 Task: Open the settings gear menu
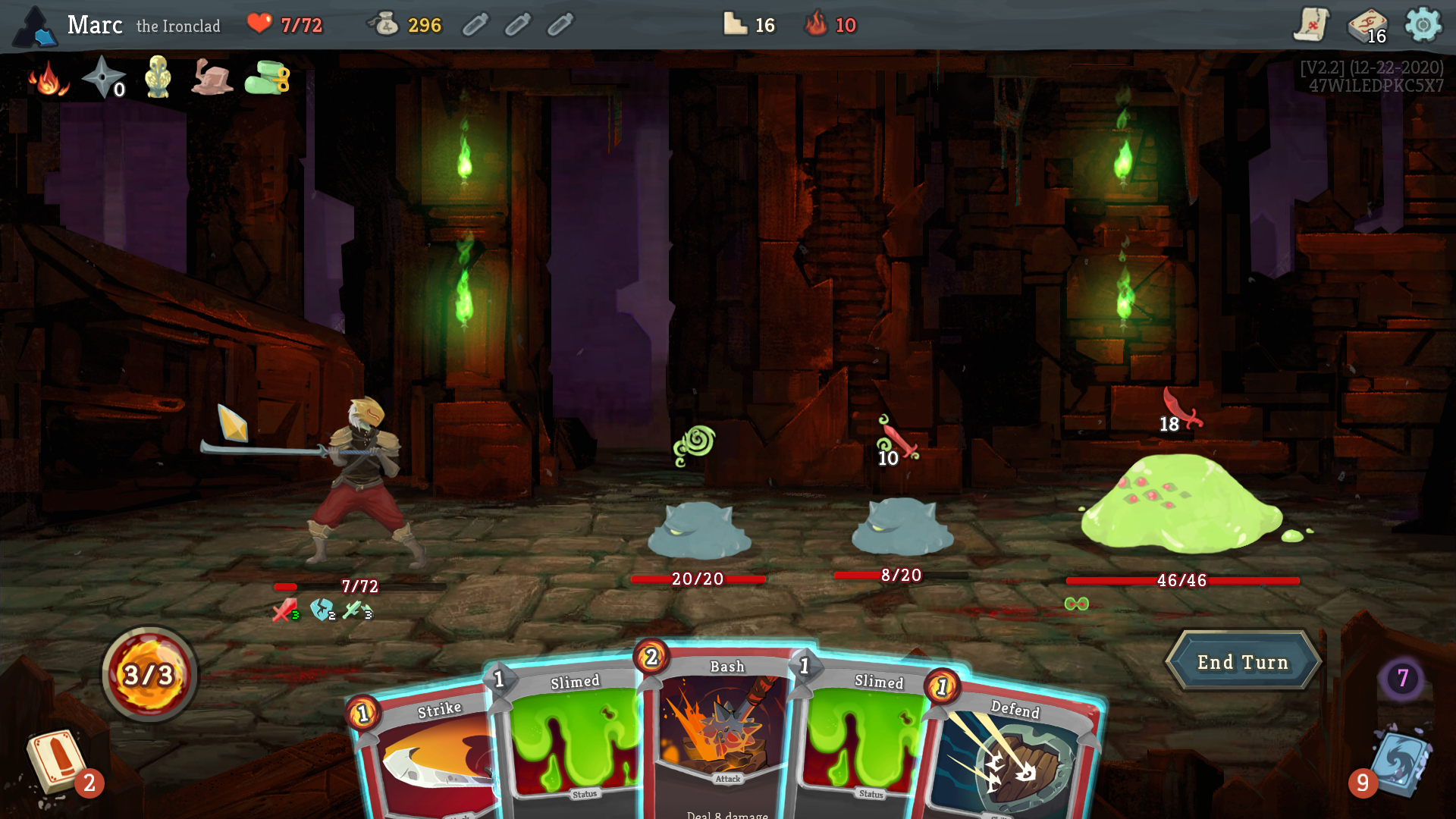[1423, 25]
